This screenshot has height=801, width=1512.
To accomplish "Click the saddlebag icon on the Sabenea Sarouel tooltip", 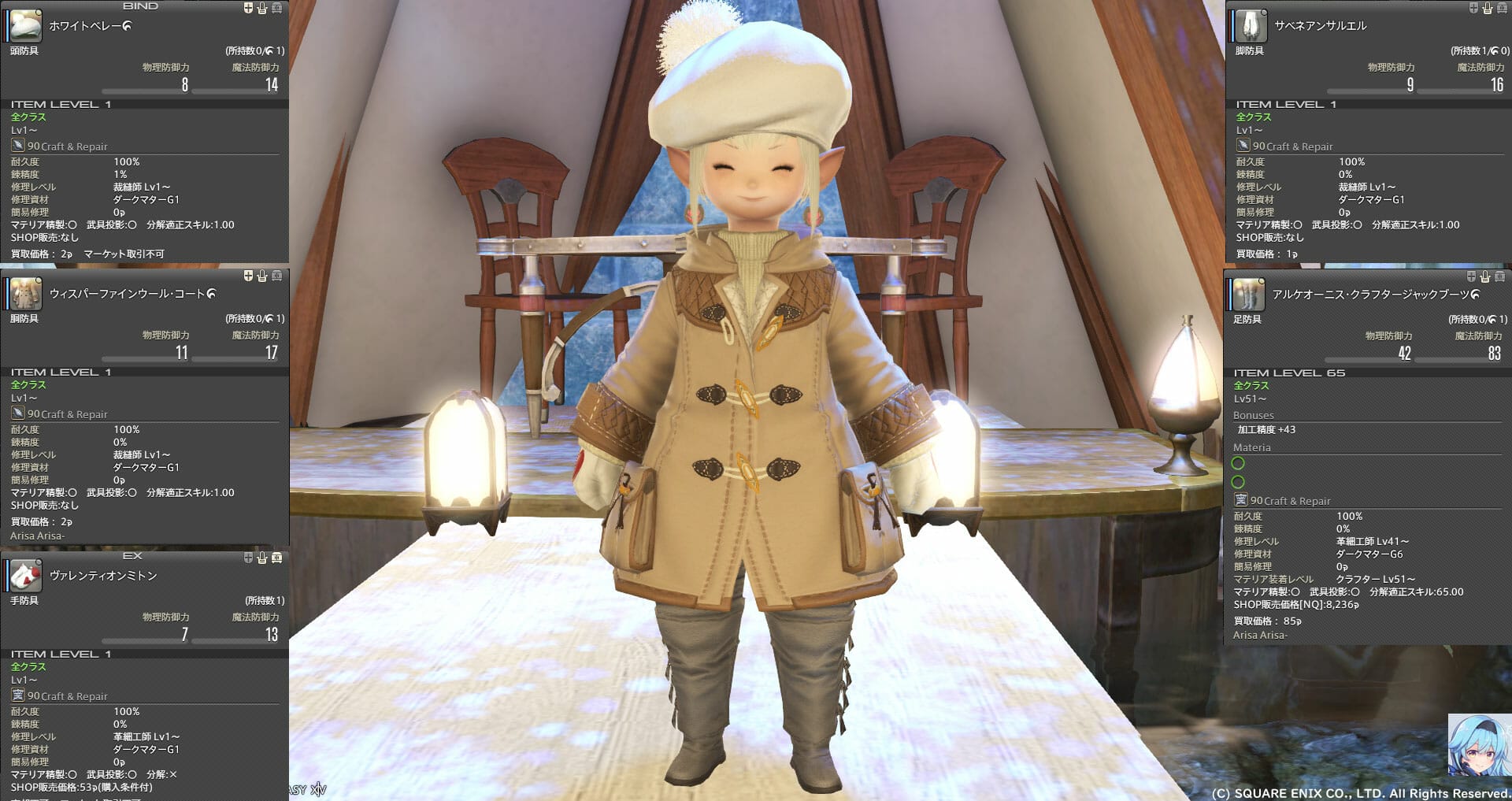I will click(x=1503, y=8).
